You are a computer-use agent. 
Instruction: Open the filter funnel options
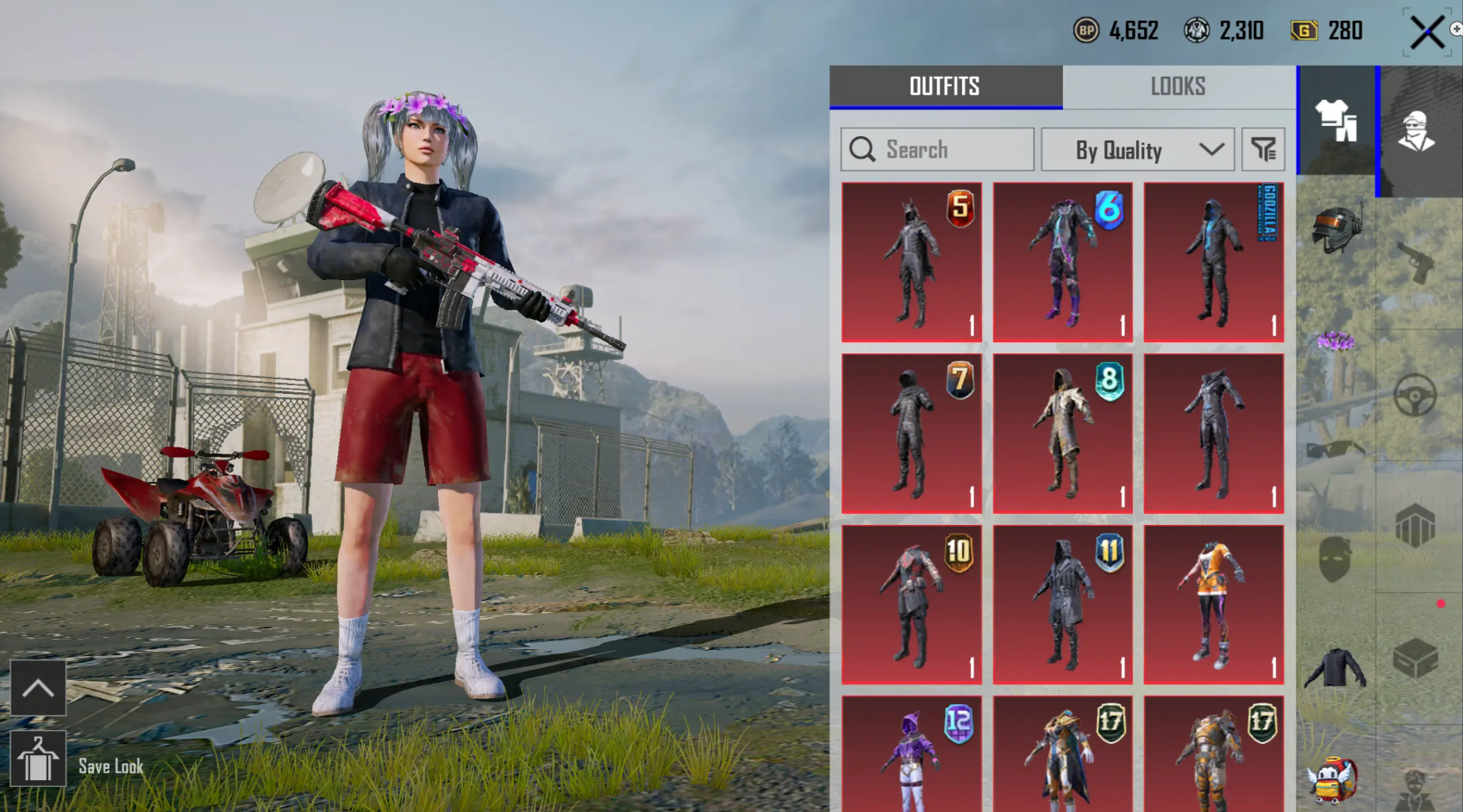pos(1263,149)
